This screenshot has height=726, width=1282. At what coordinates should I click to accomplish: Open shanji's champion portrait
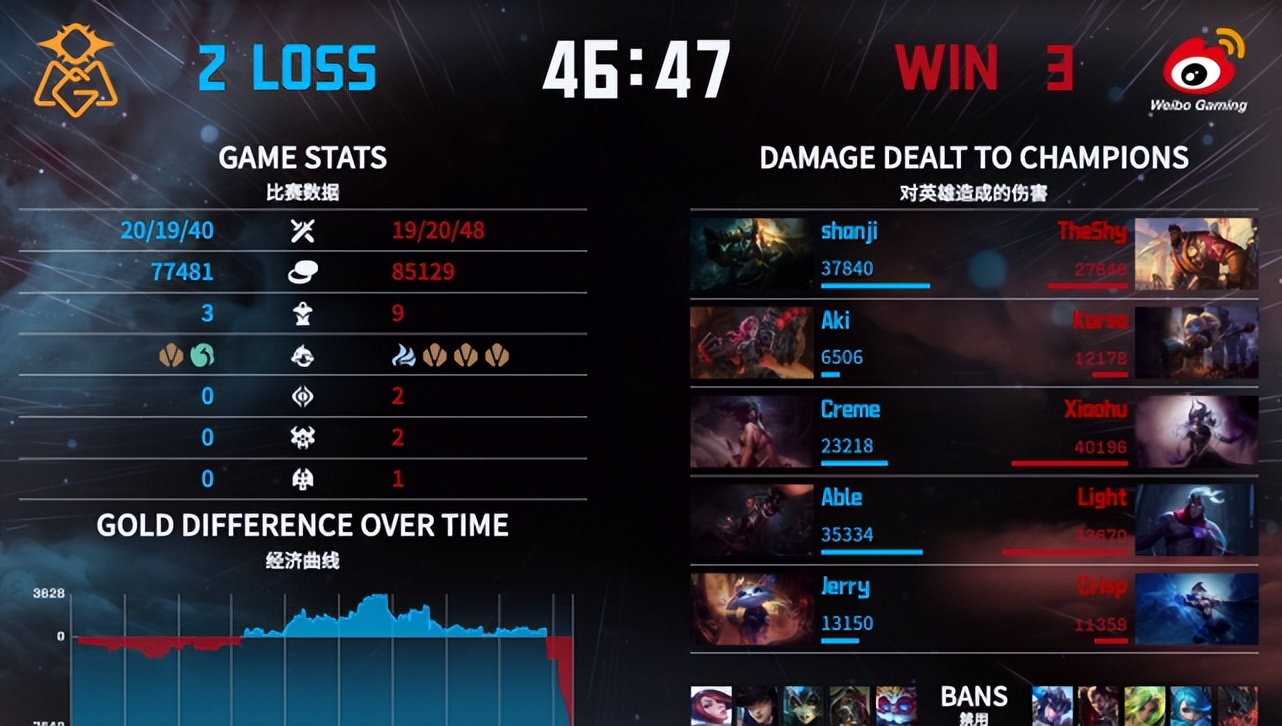(749, 254)
